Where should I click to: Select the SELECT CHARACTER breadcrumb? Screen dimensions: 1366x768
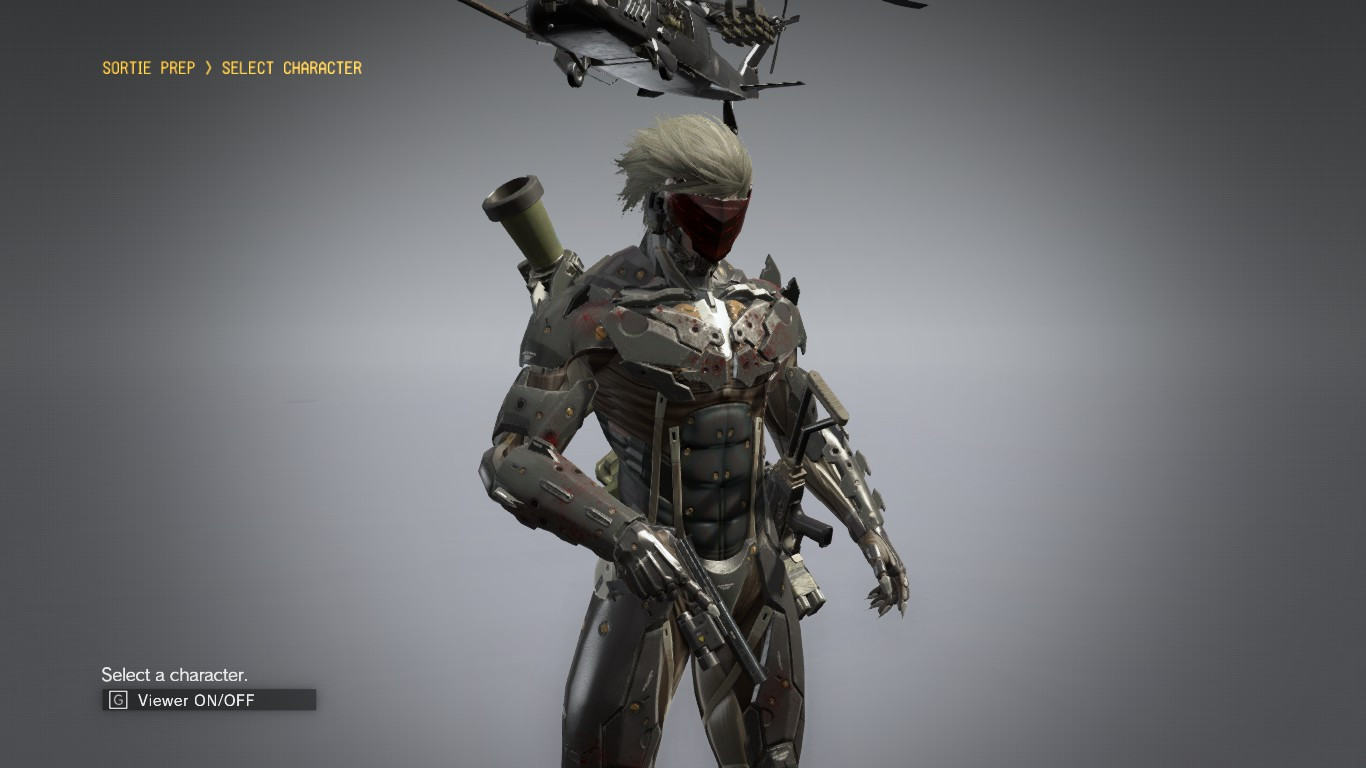(291, 68)
